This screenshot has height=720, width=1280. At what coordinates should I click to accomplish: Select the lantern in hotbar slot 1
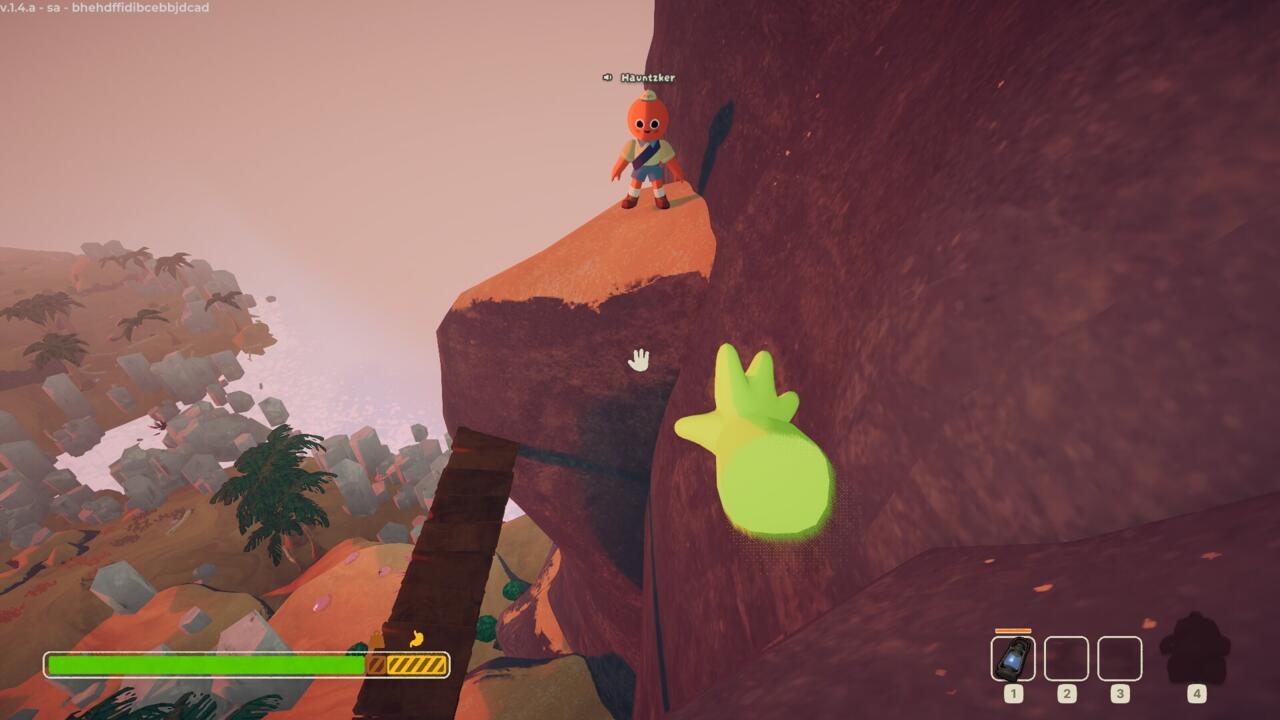(x=1013, y=659)
